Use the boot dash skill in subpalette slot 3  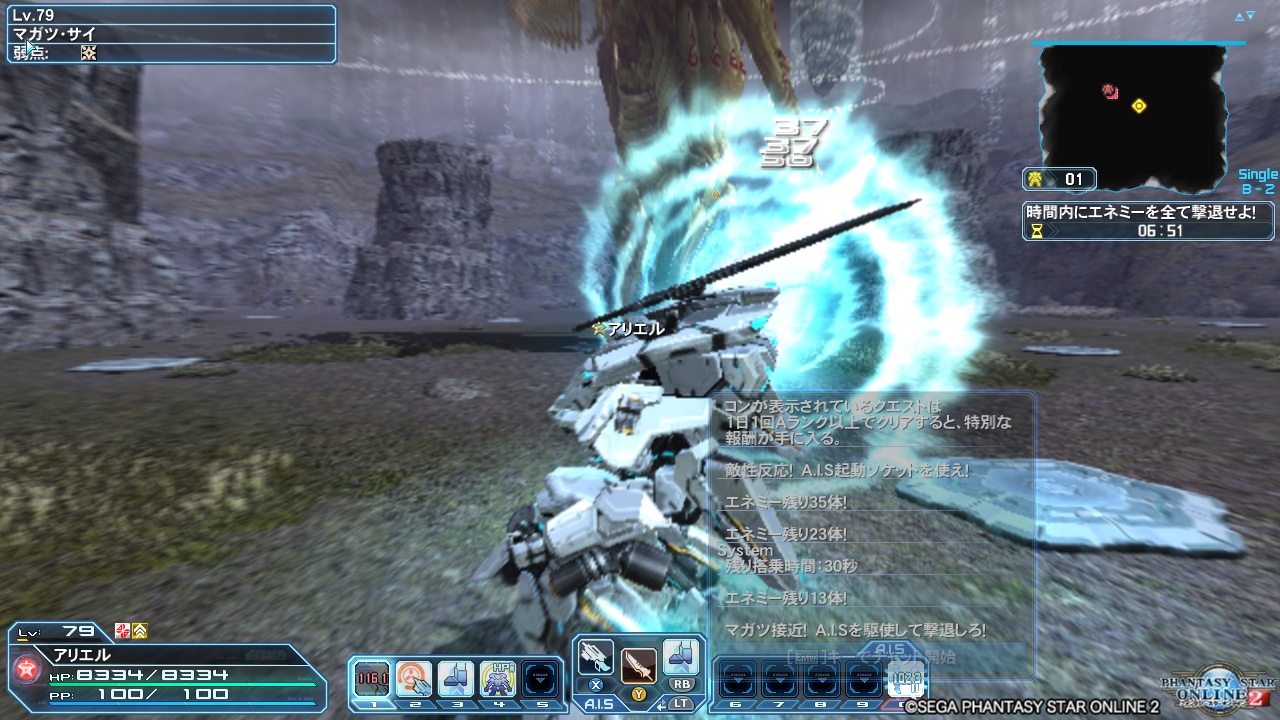(x=456, y=679)
